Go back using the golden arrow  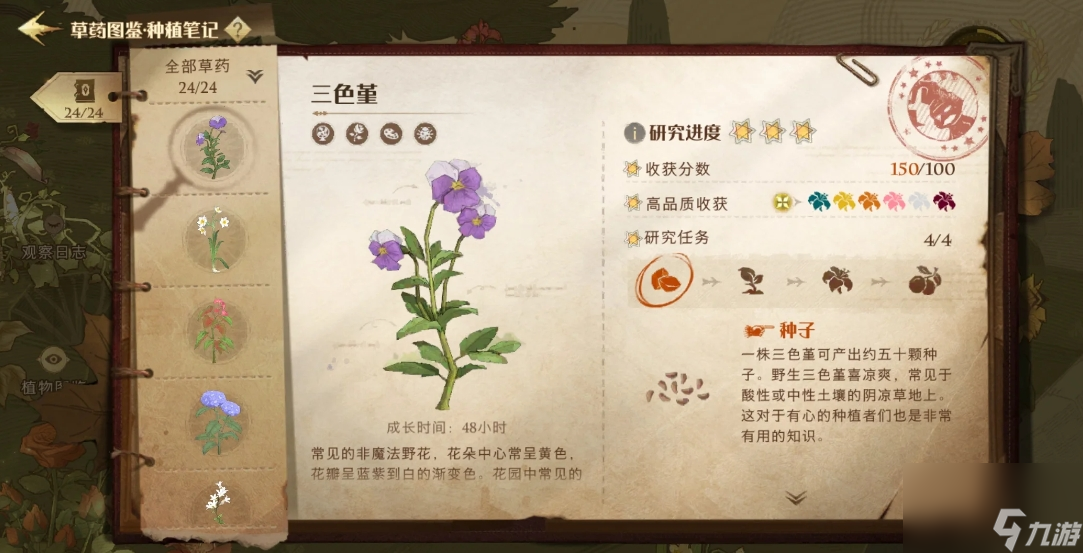tap(38, 27)
